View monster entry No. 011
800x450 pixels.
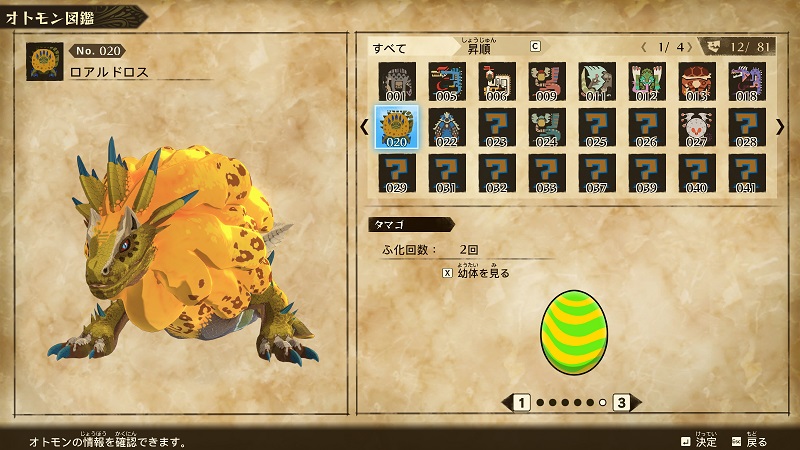(597, 81)
